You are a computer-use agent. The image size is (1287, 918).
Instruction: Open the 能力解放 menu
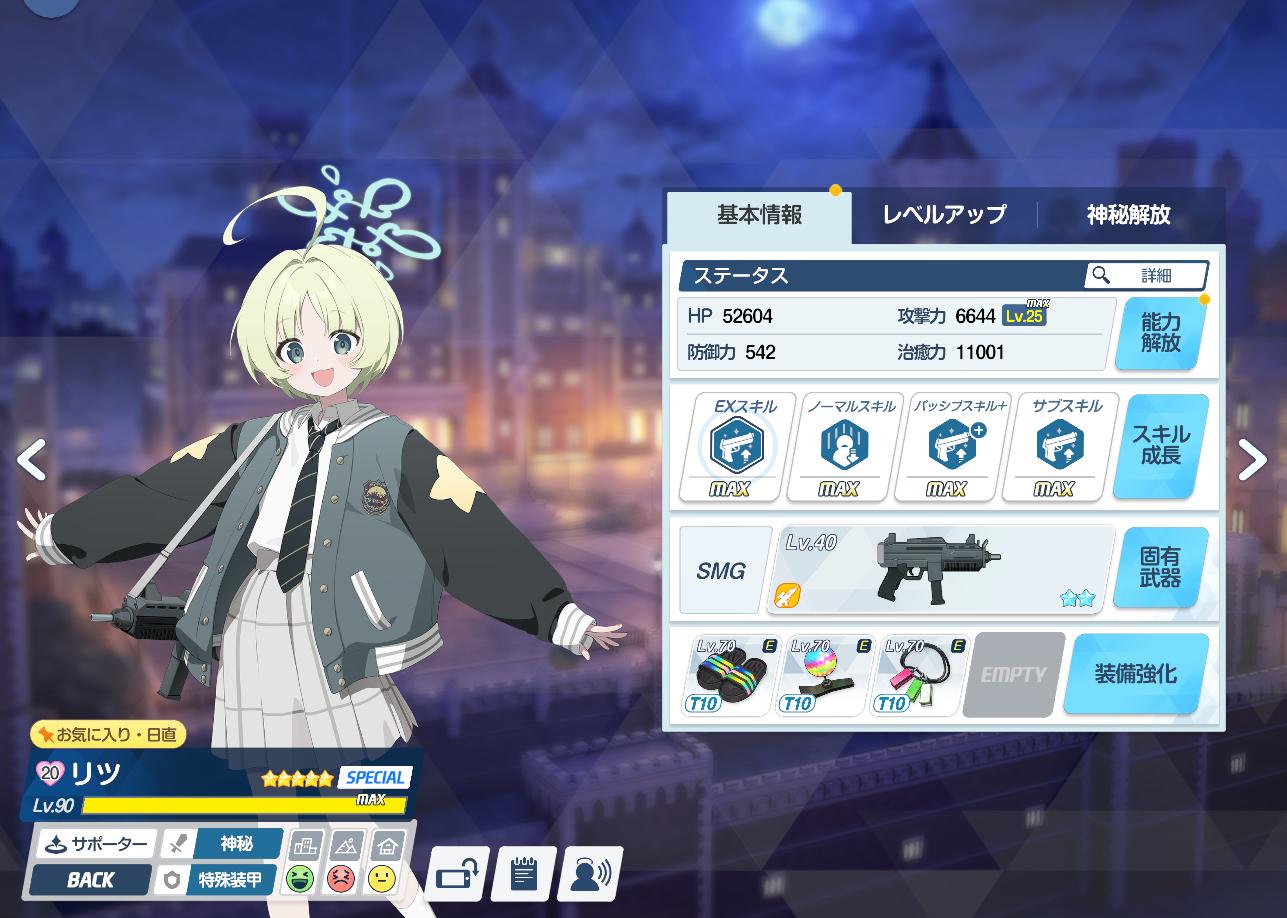(x=1161, y=334)
